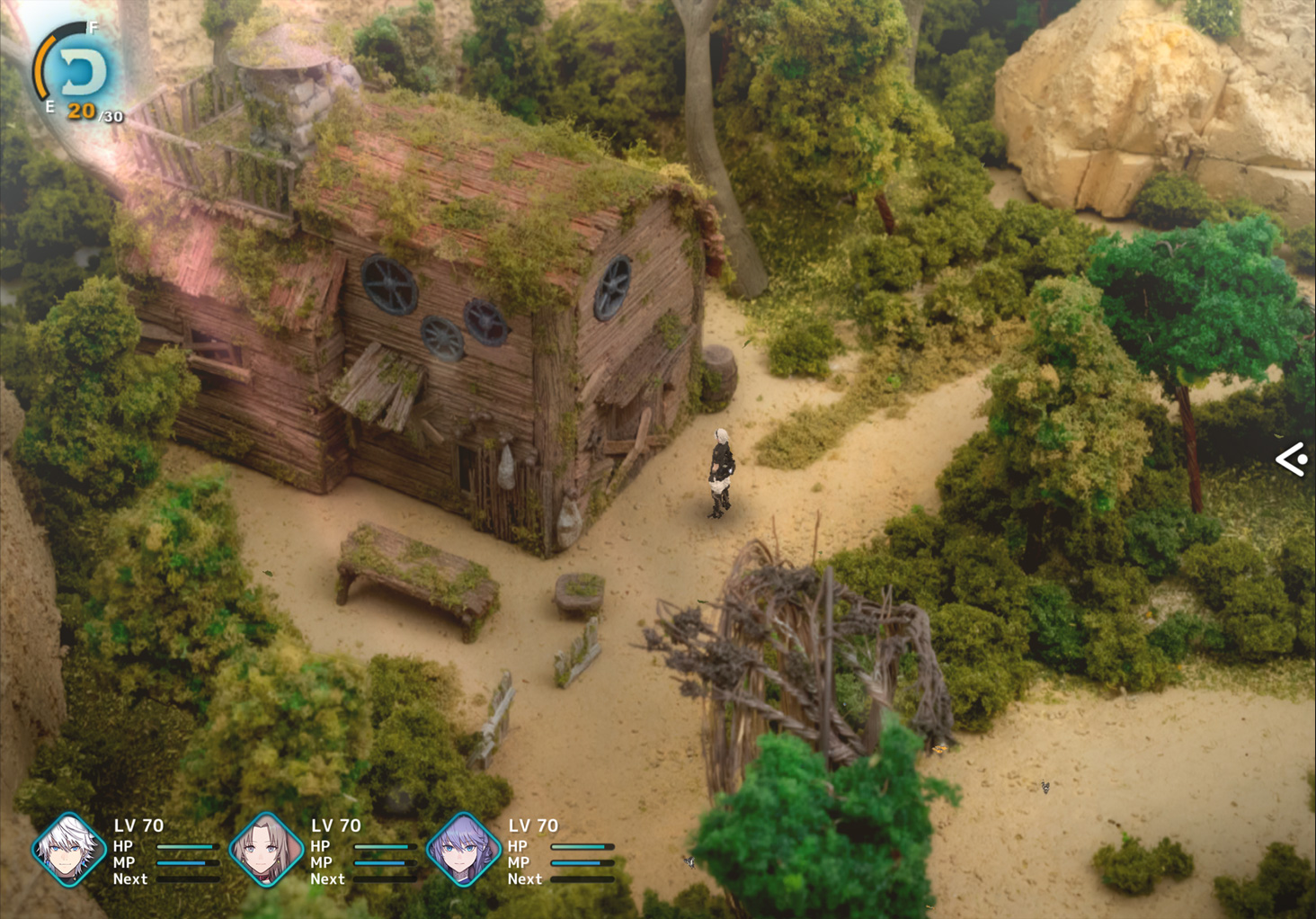Click the white-haired party member portrait
This screenshot has height=919, width=1316.
(x=68, y=850)
